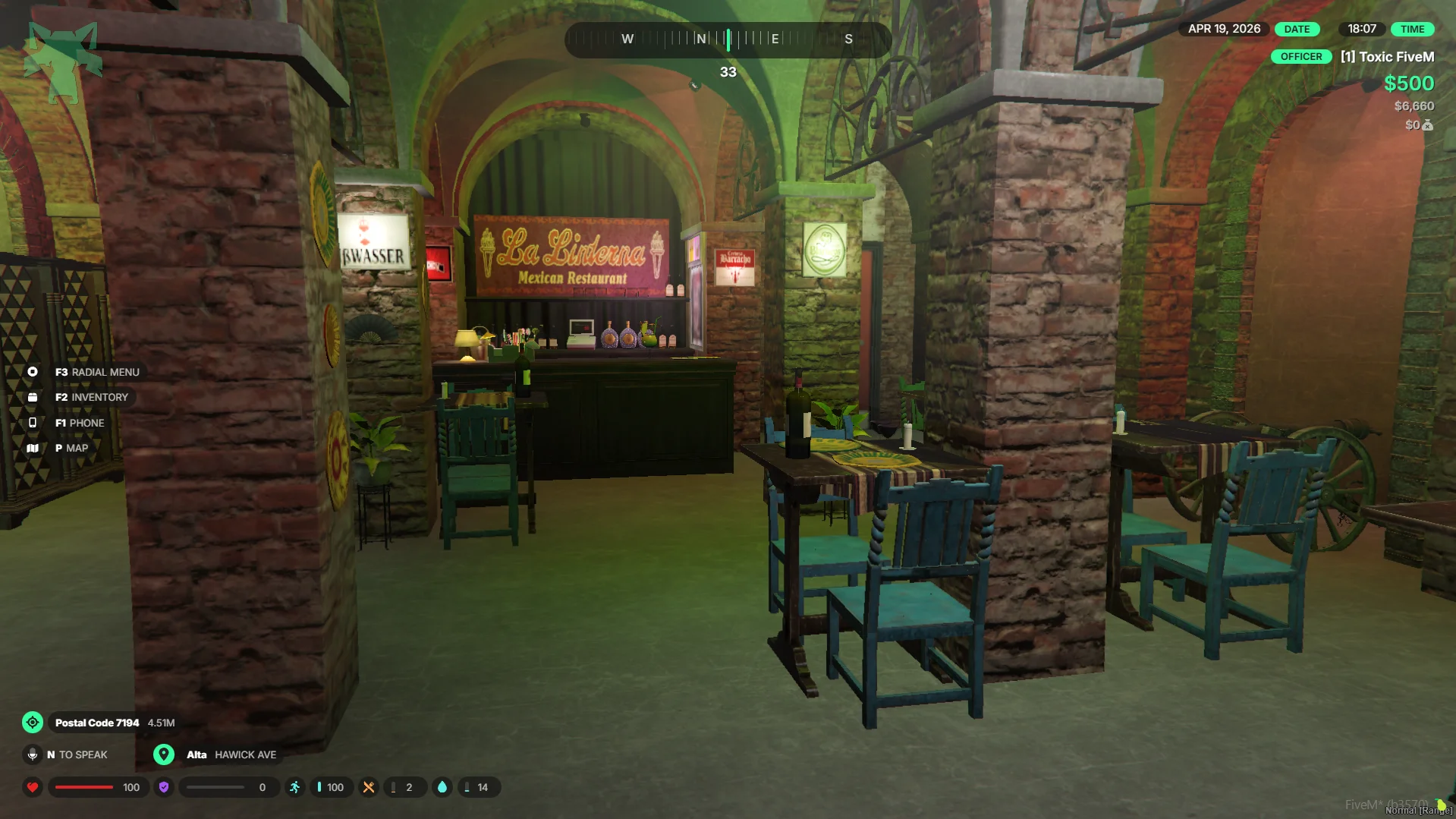Select the purple armor shield icon
Image resolution: width=1456 pixels, height=819 pixels.
[x=164, y=787]
